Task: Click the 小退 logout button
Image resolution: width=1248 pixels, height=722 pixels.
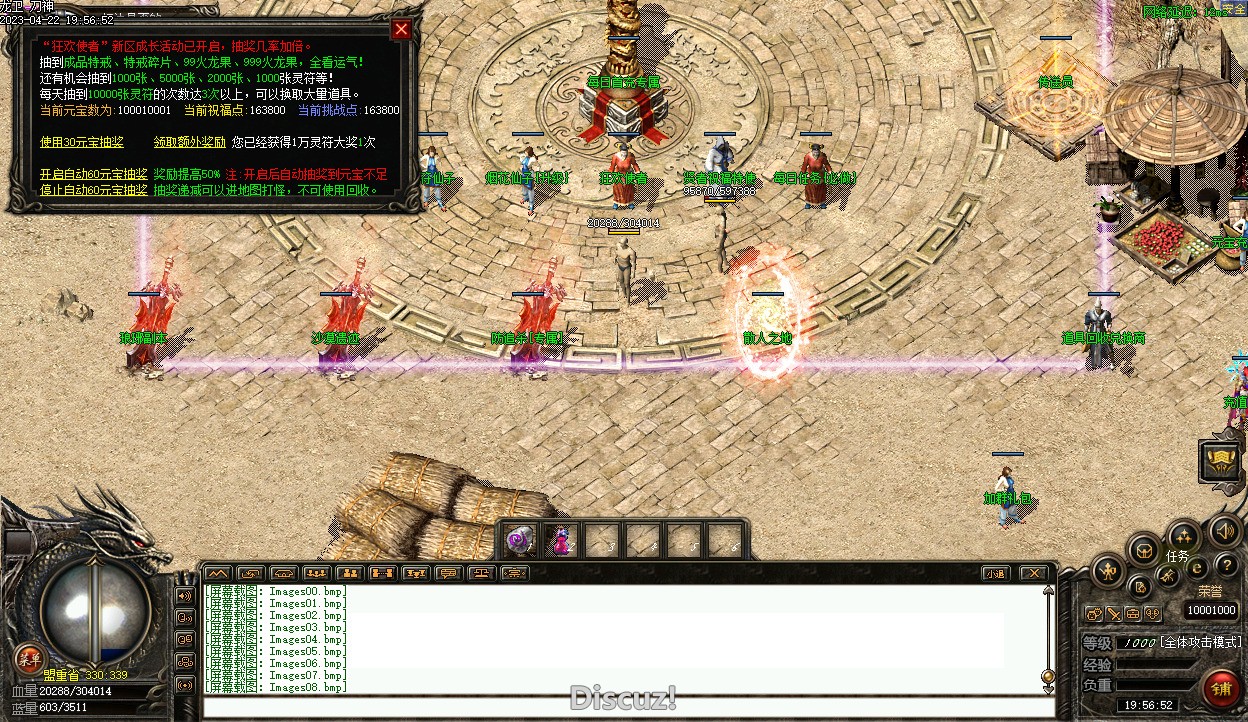Action: 994,574
